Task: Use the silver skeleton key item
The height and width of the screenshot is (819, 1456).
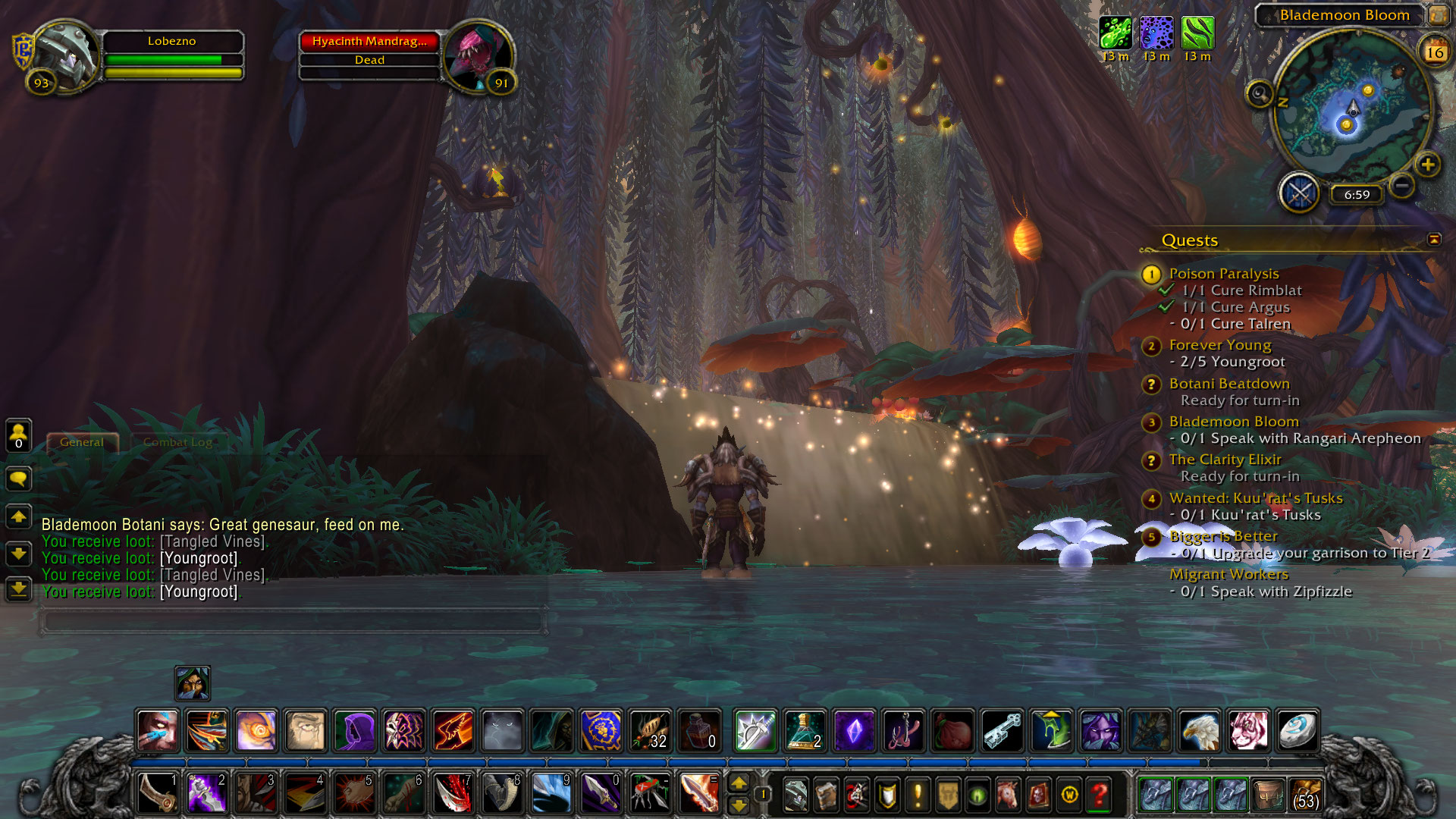Action: coord(1003,731)
